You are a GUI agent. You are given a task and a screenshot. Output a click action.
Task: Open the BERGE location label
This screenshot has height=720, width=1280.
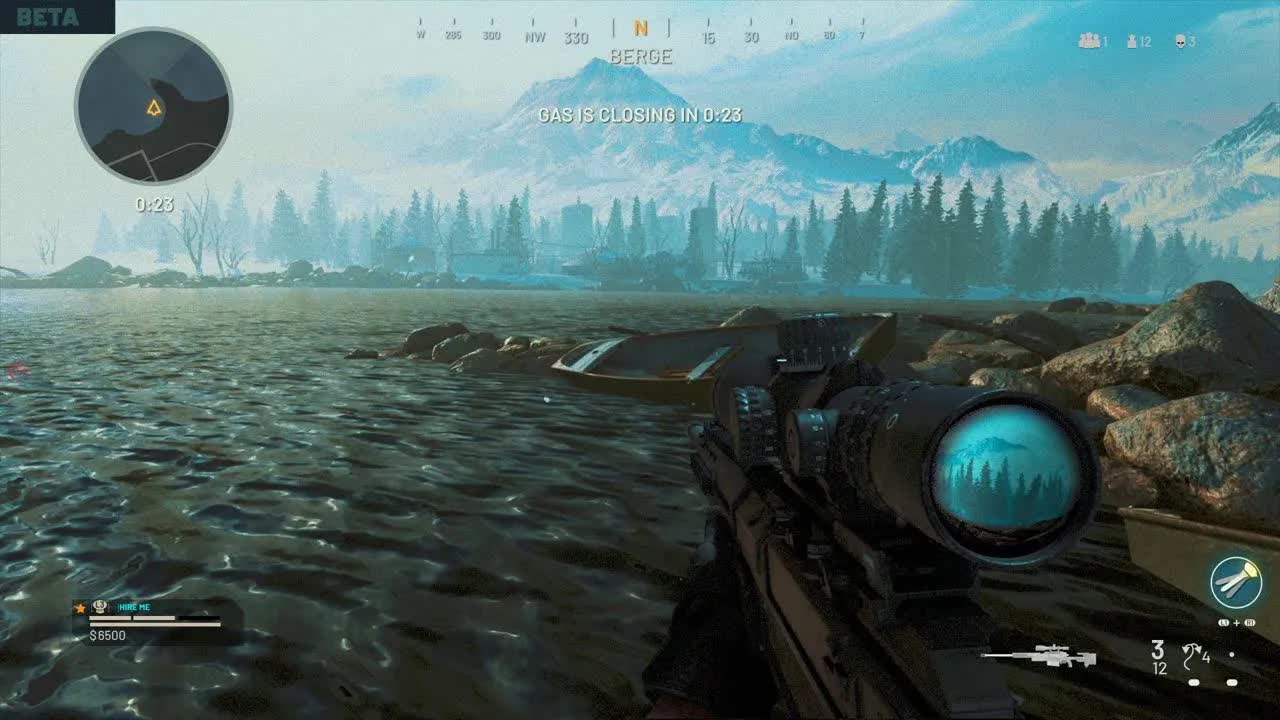640,57
